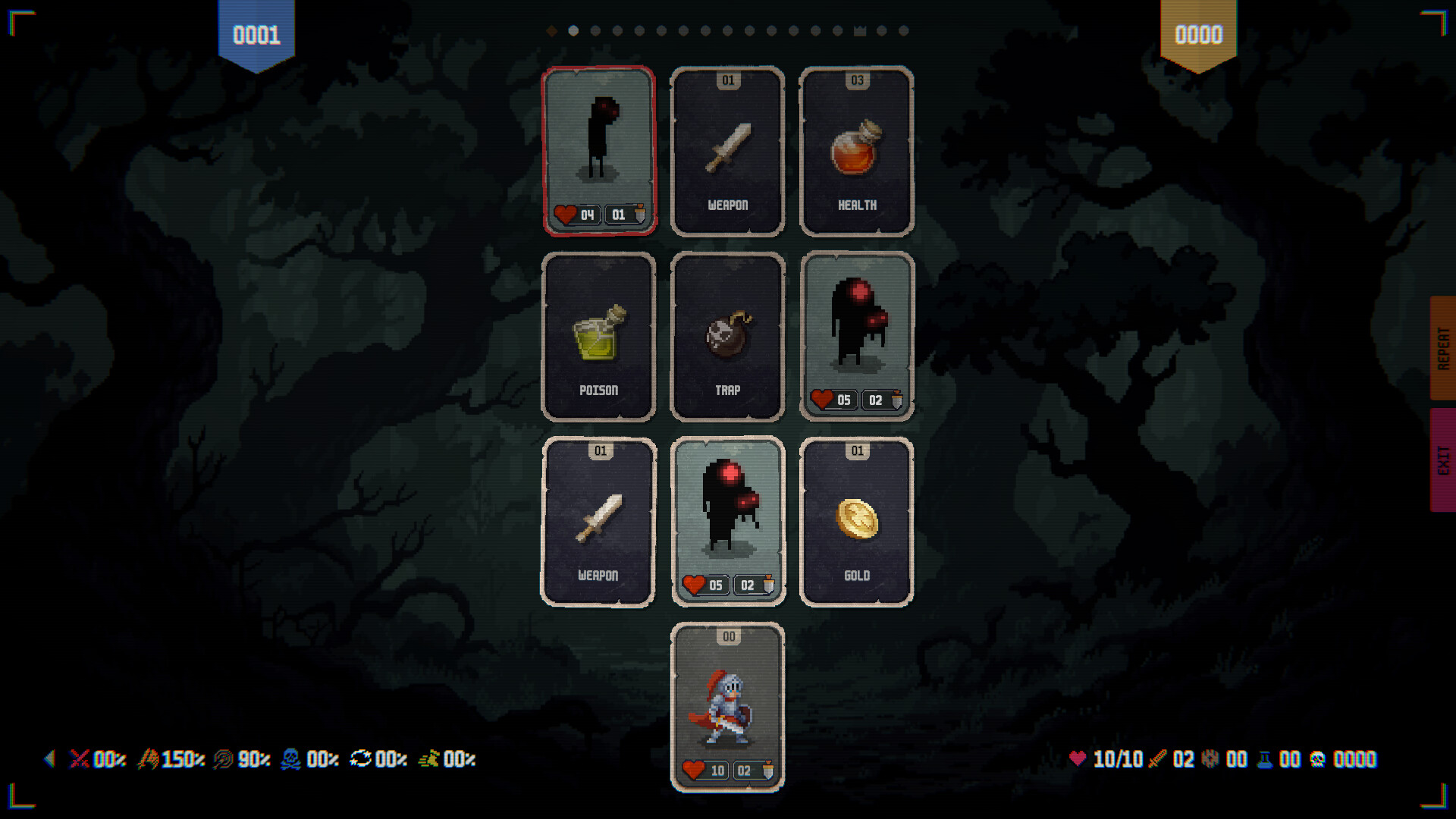Image resolution: width=1456 pixels, height=819 pixels.
Task: Expand the blue banner showing 0001
Action: pos(256,34)
